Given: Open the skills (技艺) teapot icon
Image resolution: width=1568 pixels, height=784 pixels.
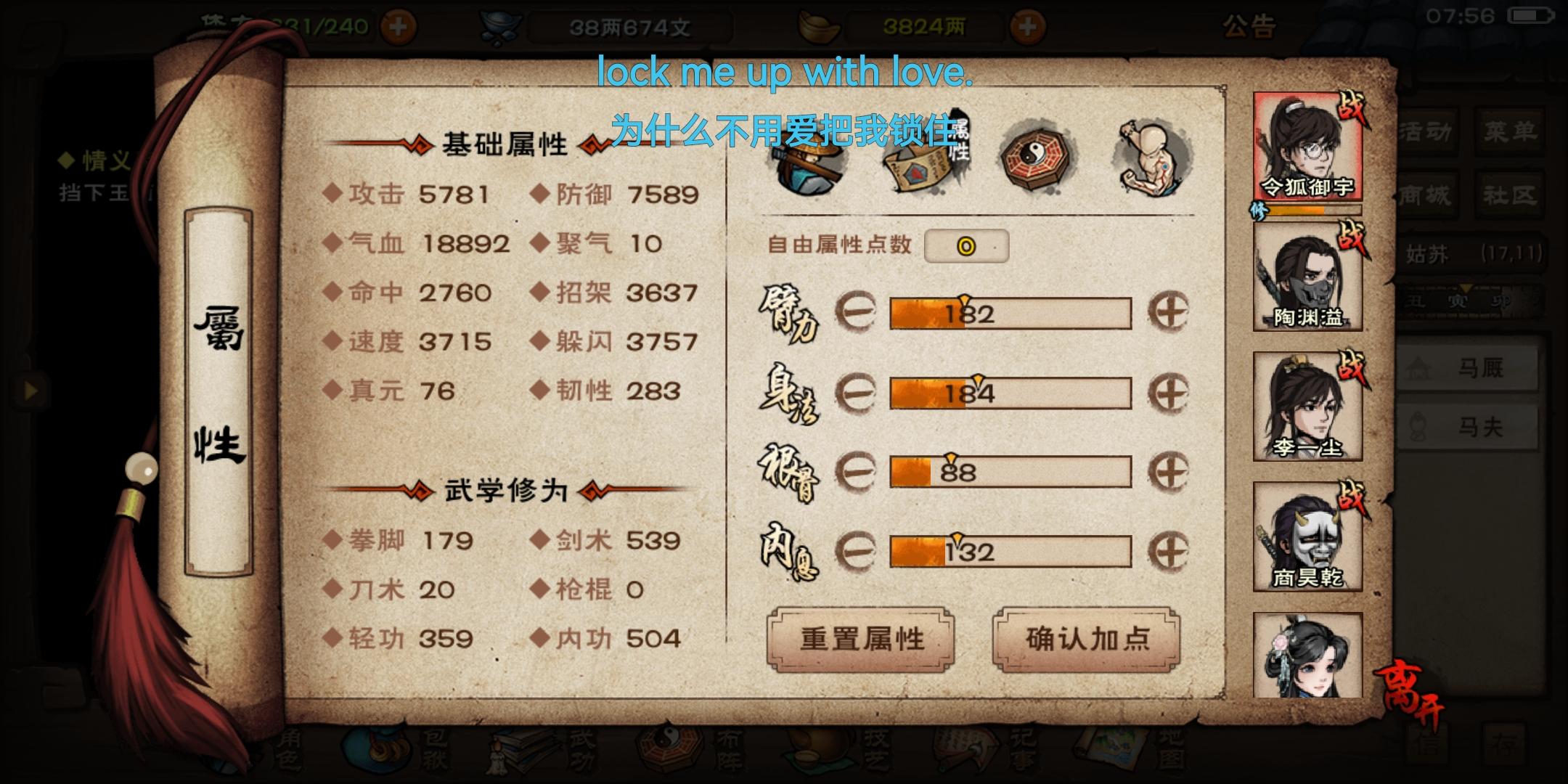Looking at the screenshot, I should 813,751.
